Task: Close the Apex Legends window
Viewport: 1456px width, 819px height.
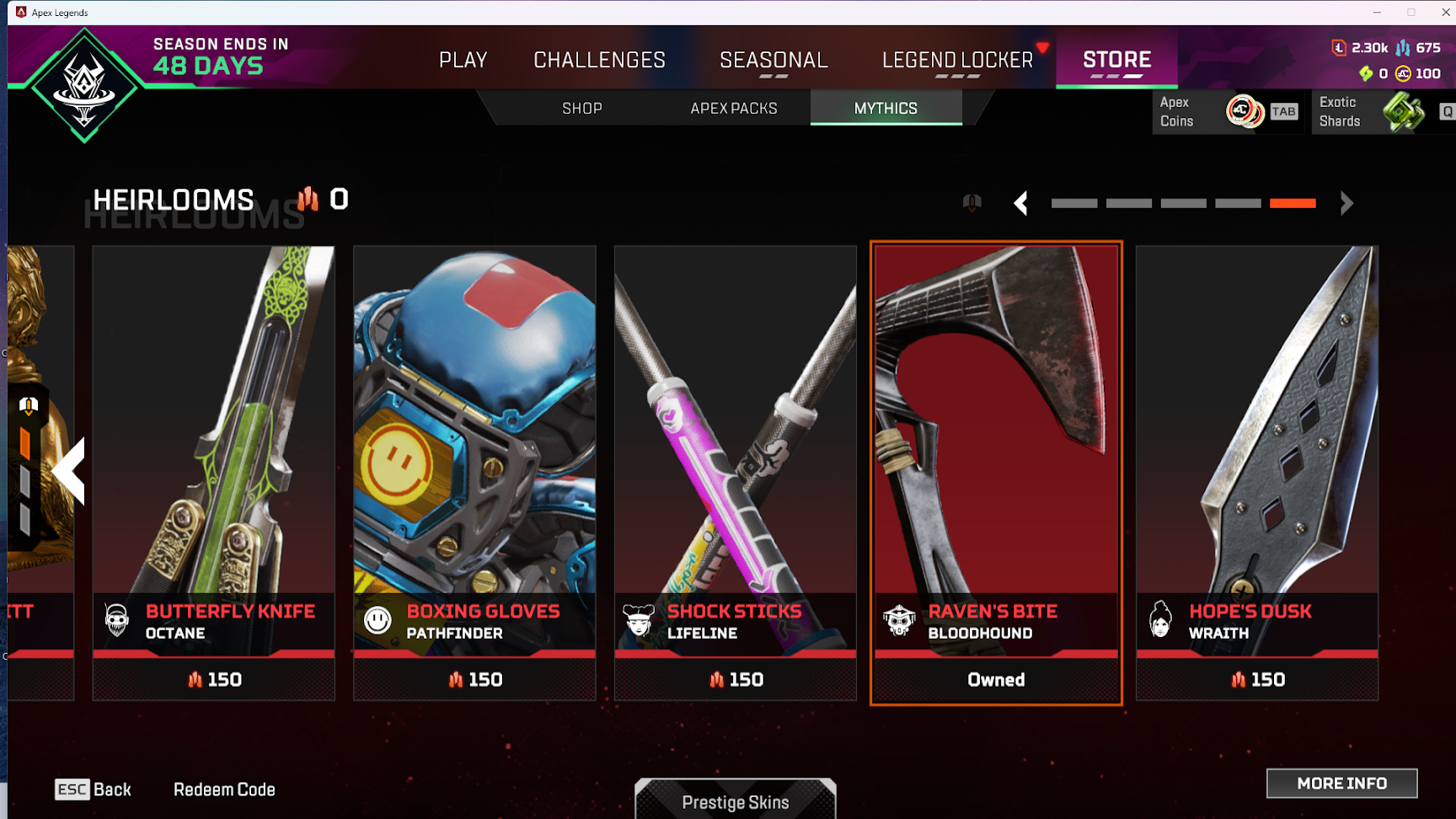Action: 1446,12
